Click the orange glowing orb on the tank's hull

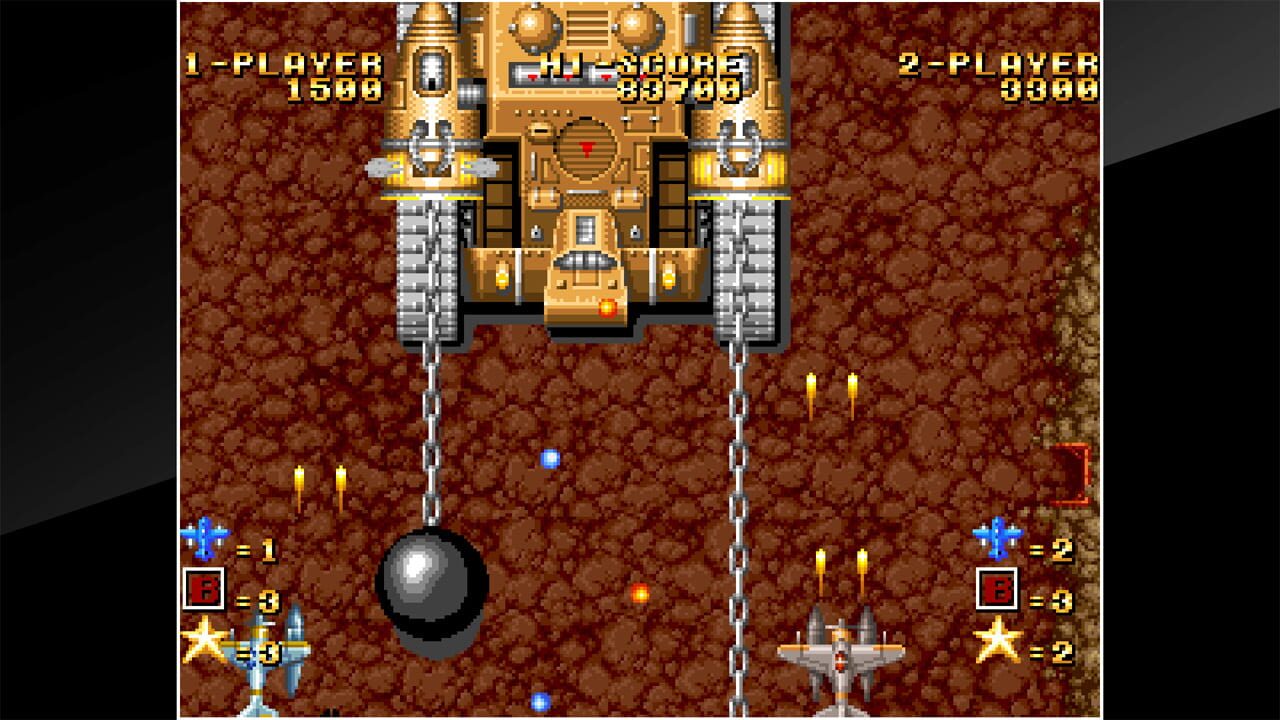608,311
